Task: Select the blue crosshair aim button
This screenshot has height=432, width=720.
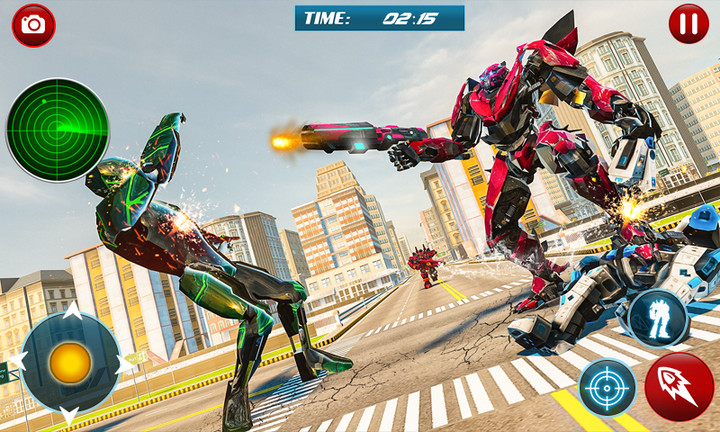Action: tap(607, 387)
